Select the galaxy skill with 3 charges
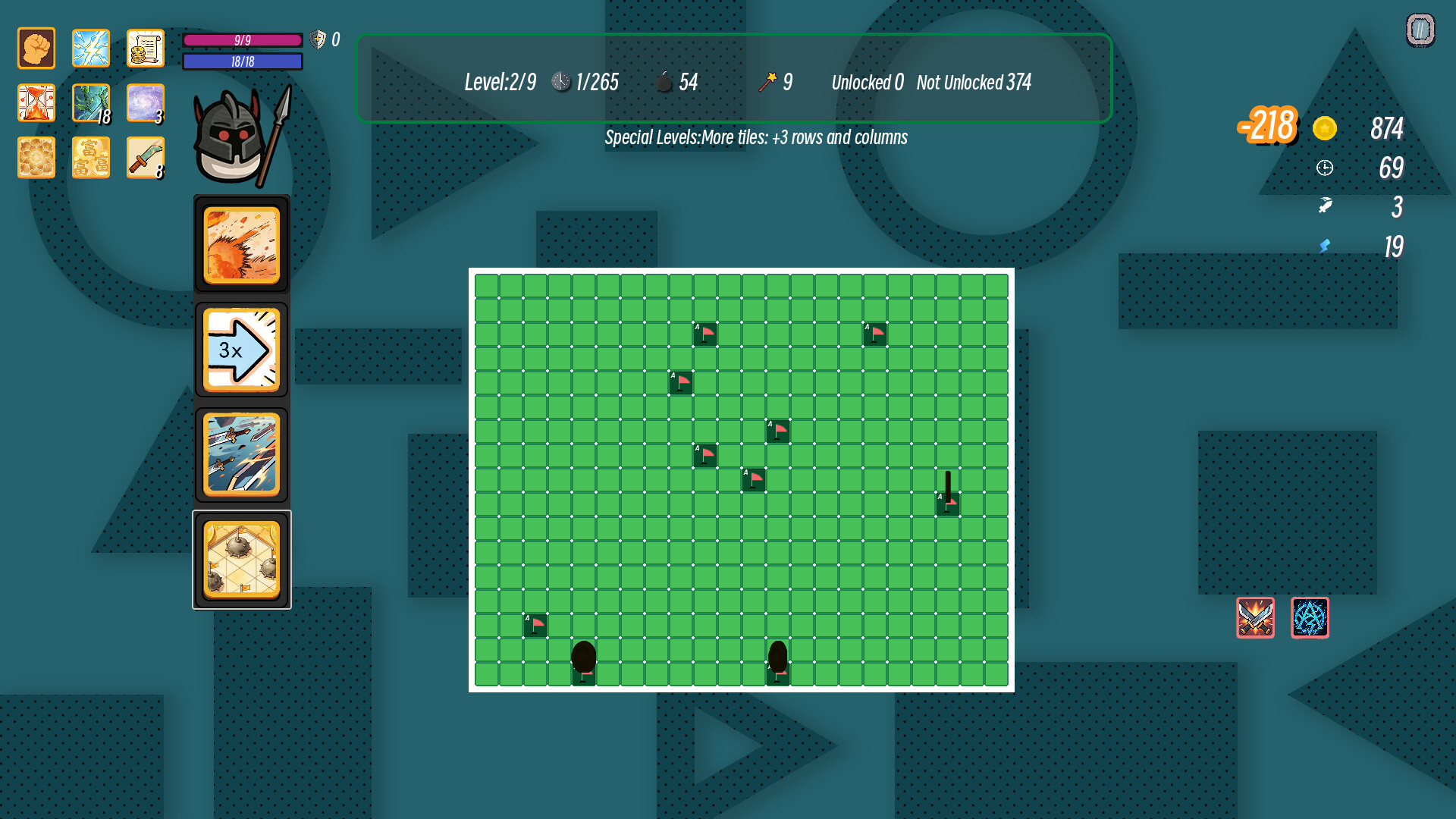The height and width of the screenshot is (819, 1456). point(145,102)
